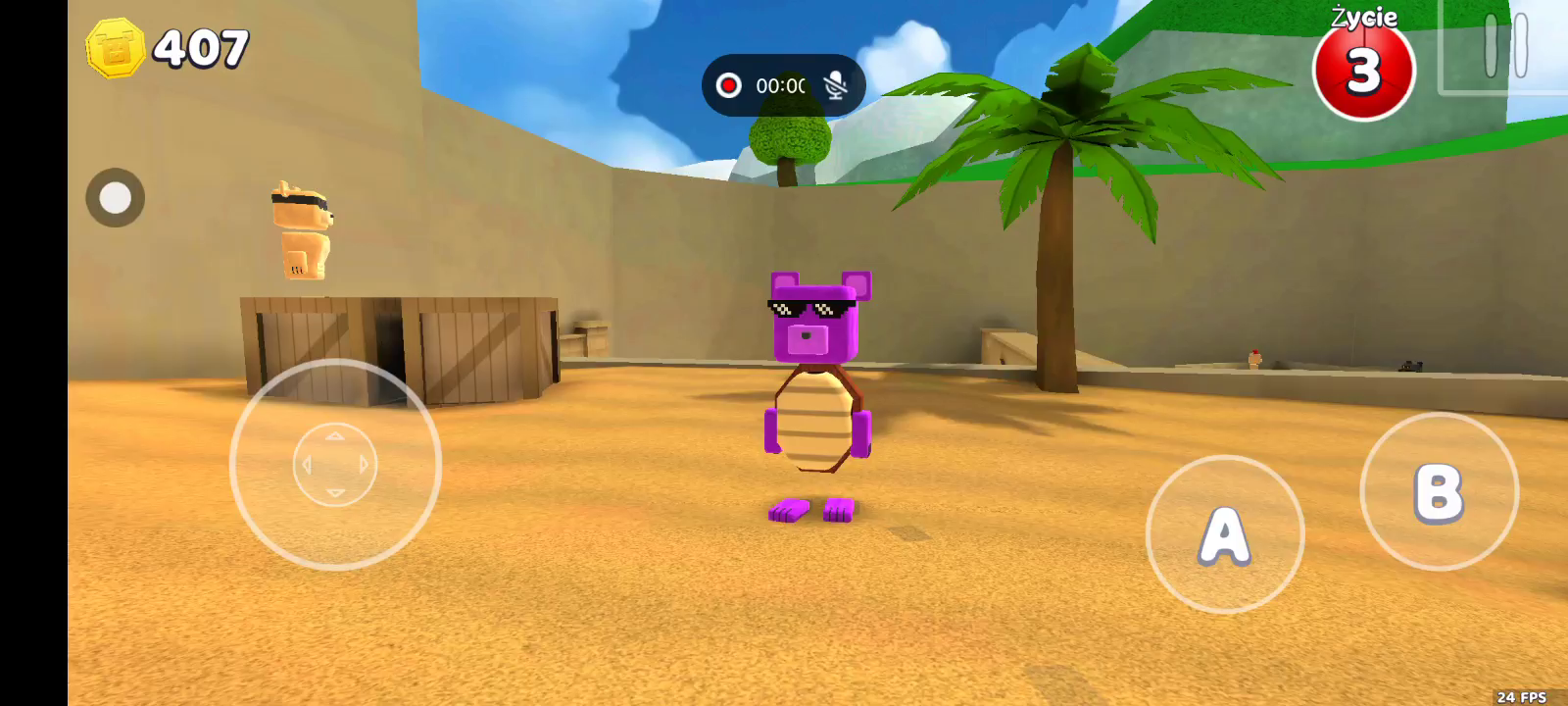
Task: Tap the B action button
Action: [1439, 491]
